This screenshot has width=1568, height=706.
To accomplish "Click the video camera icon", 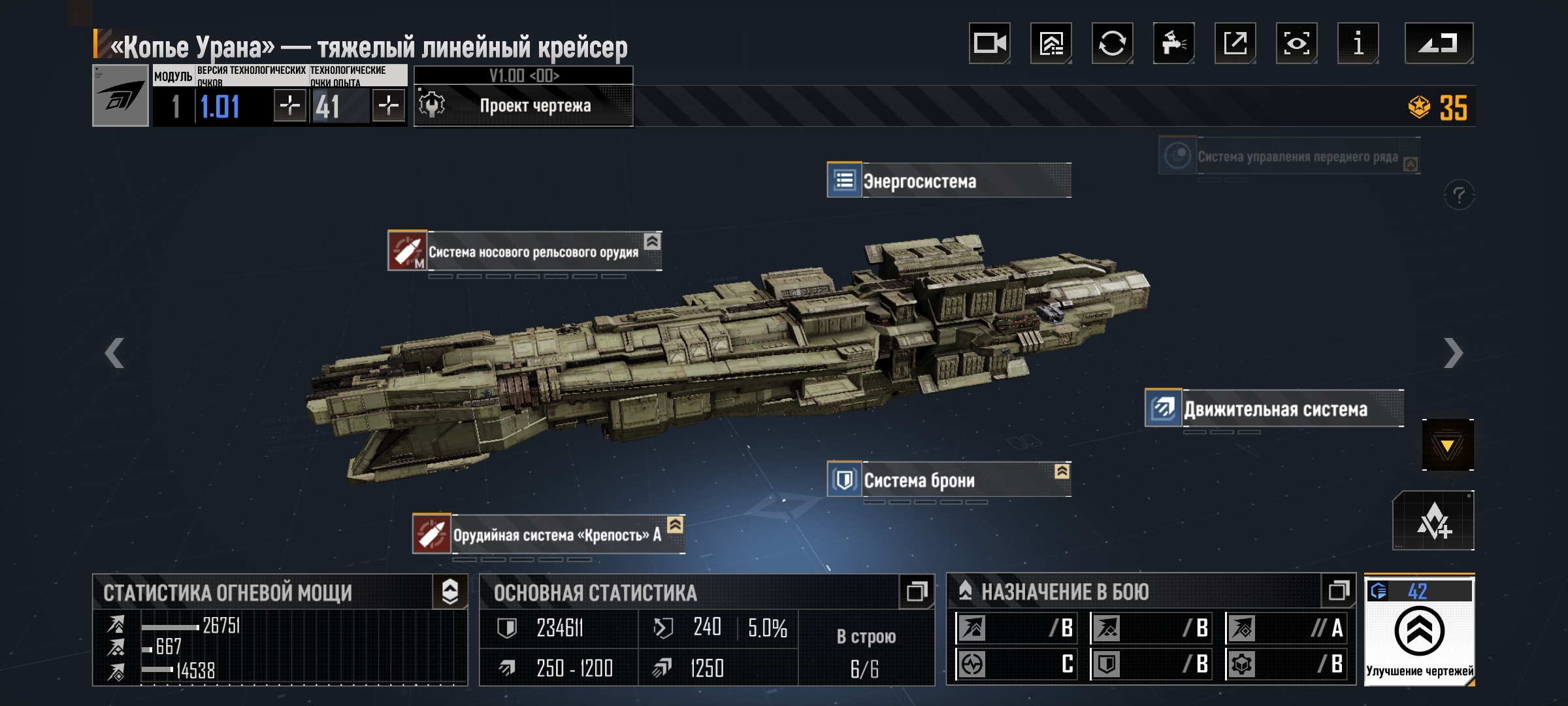I will coord(989,43).
